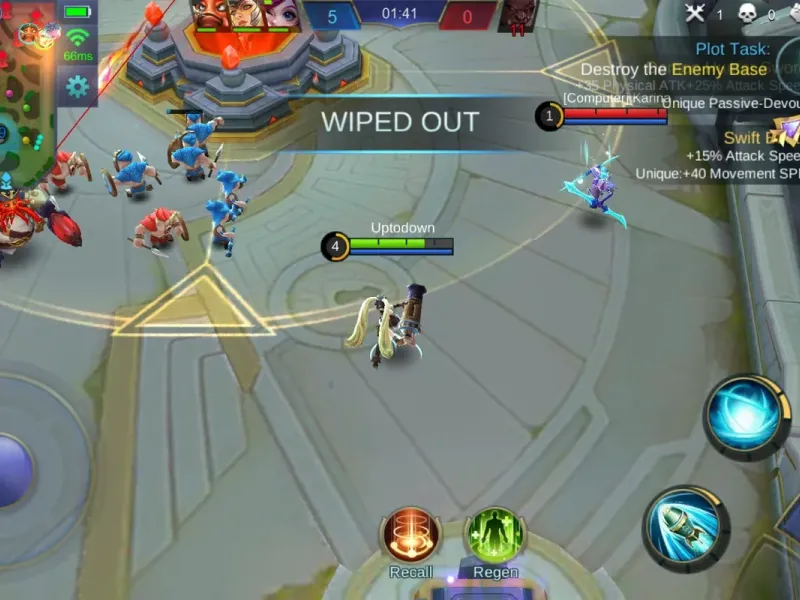800x600 pixels.
Task: Open settings with the gear icon
Action: point(77,87)
